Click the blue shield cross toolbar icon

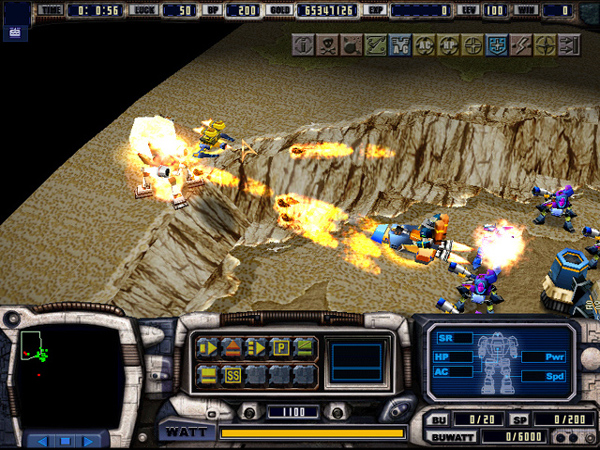[497, 45]
